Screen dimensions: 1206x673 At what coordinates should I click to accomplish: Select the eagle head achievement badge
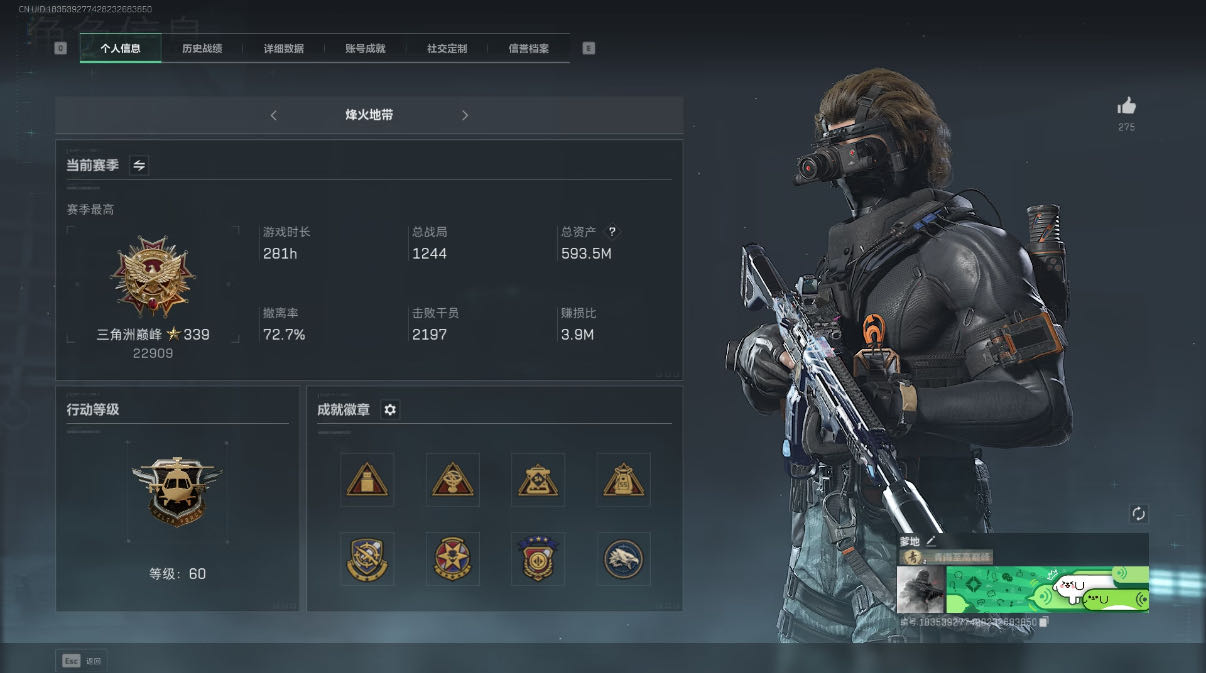point(624,559)
